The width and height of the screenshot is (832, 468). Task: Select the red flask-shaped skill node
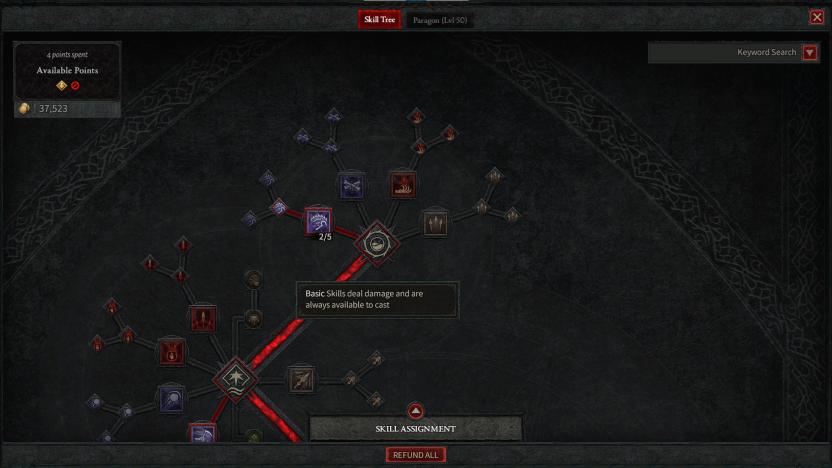tap(171, 351)
